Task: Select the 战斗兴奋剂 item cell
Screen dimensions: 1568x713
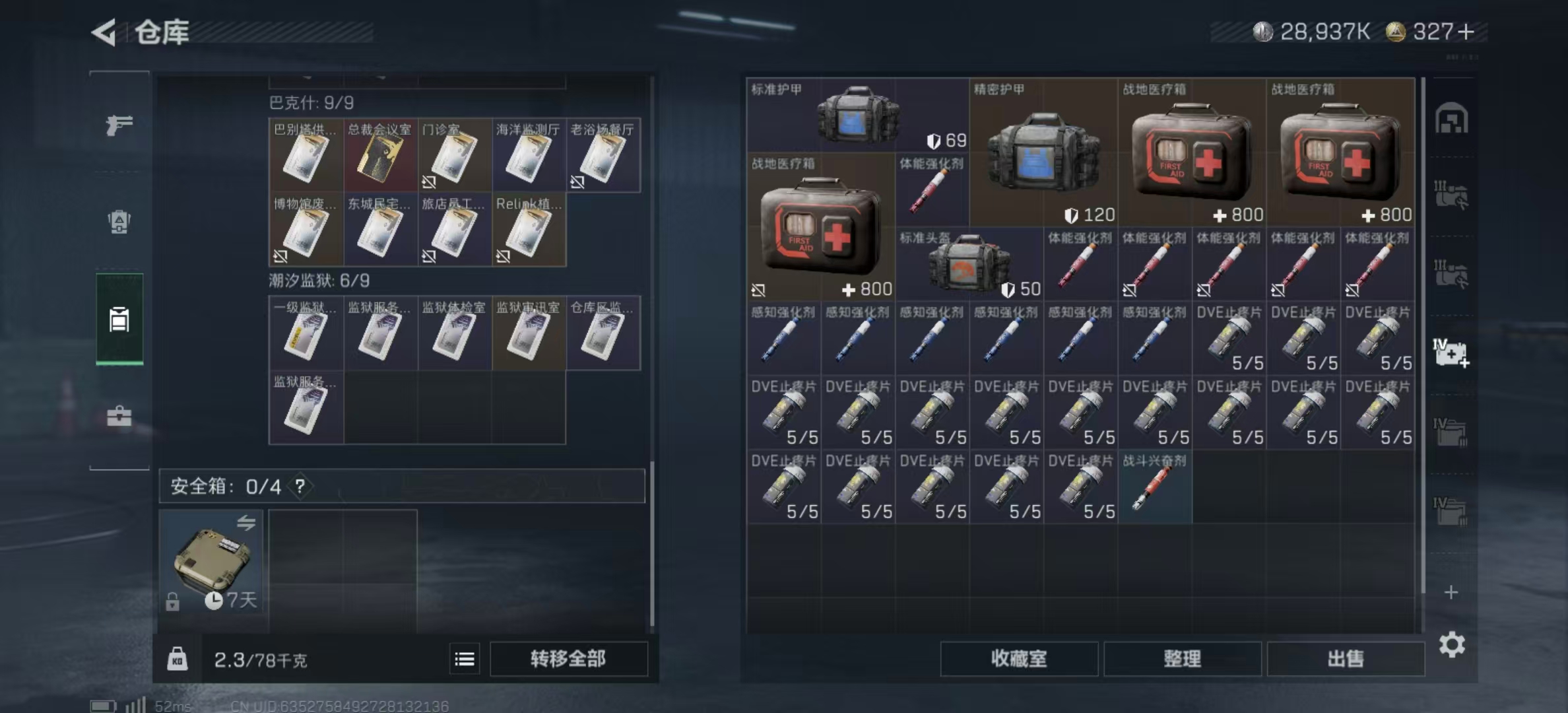Action: click(1156, 487)
